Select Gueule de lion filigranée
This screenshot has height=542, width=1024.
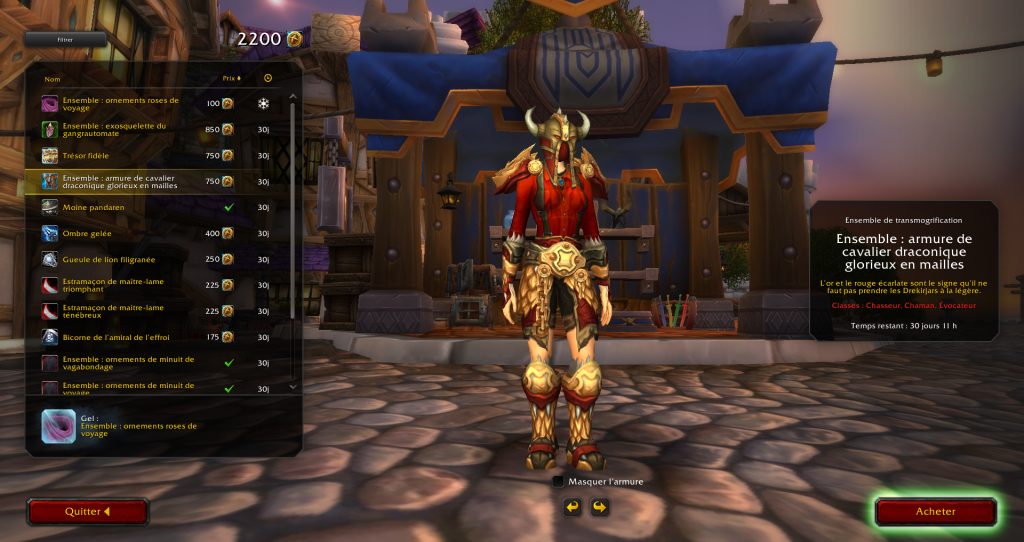pos(140,259)
